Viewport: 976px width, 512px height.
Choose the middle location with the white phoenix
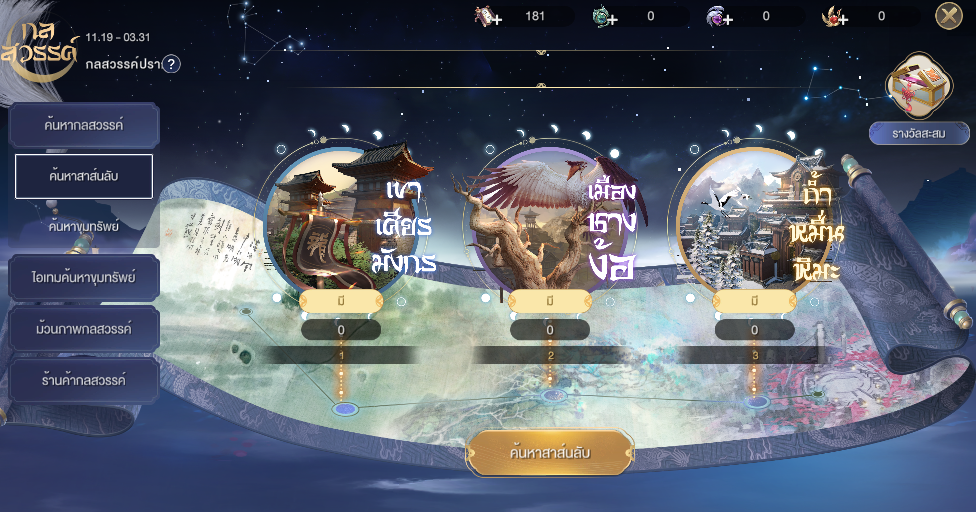coord(550,220)
